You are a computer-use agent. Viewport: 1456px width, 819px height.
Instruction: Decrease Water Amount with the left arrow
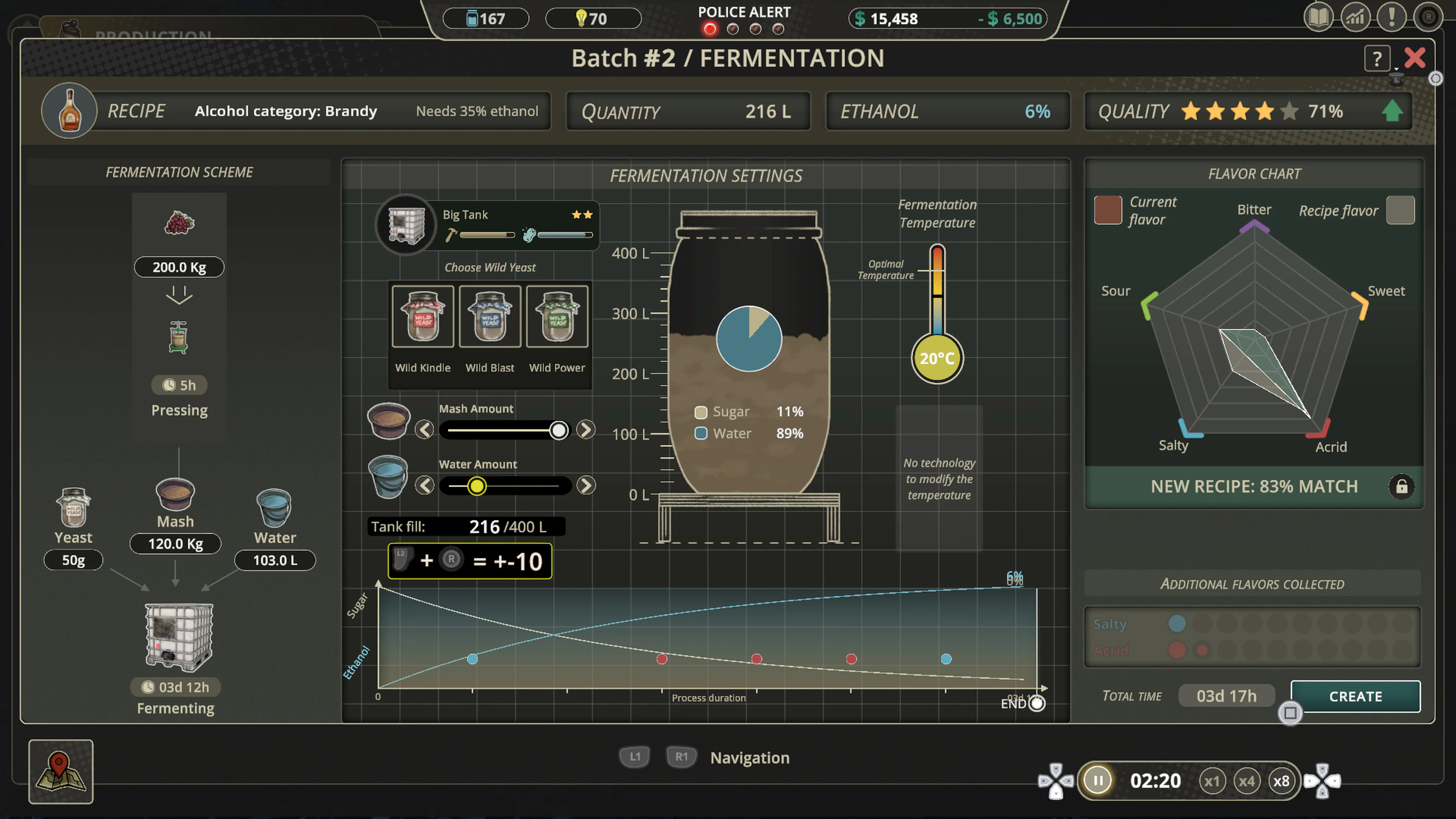pos(425,485)
